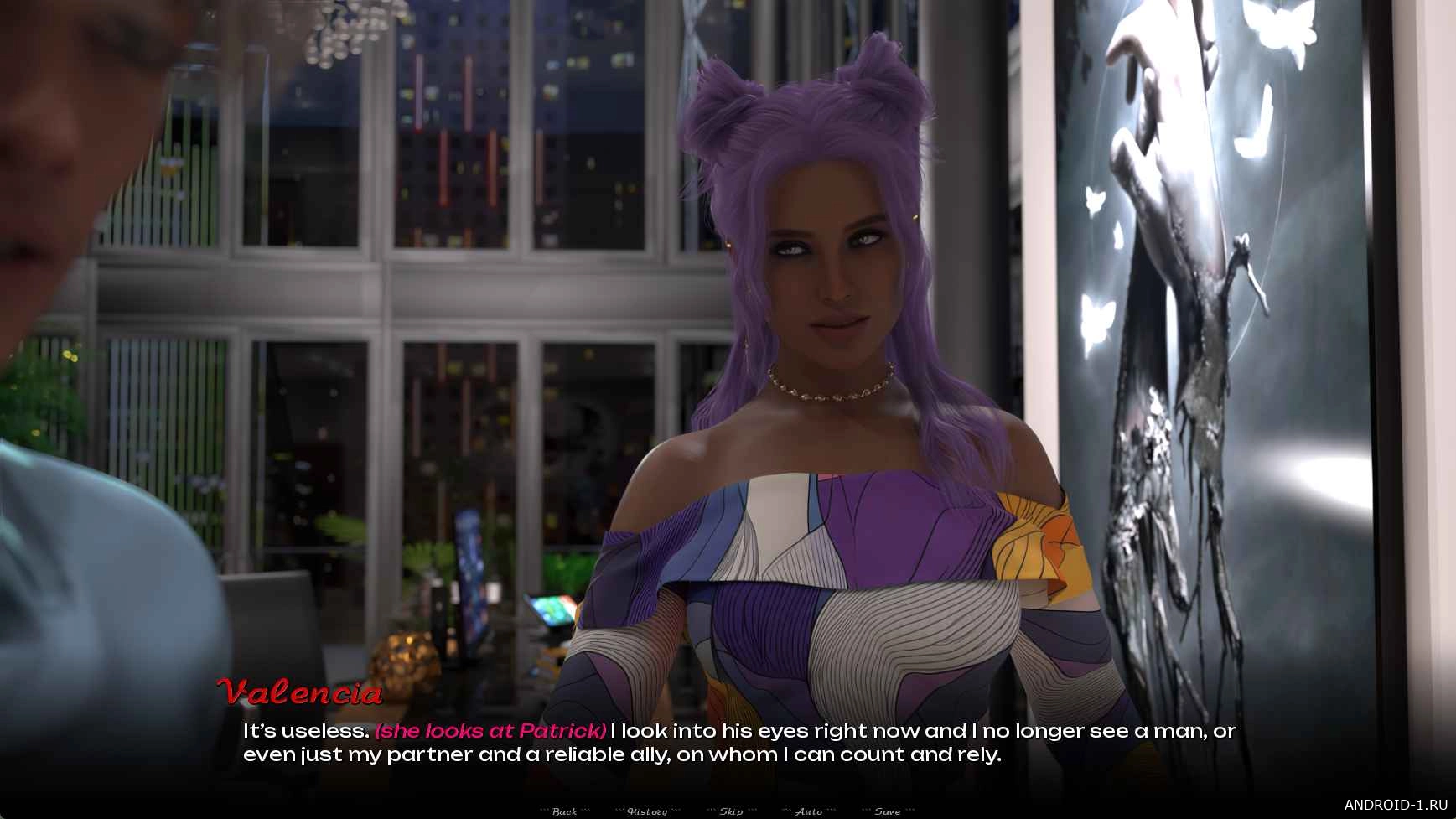Open the dialogue History log
Viewport: 1456px width, 819px height.
(x=647, y=811)
